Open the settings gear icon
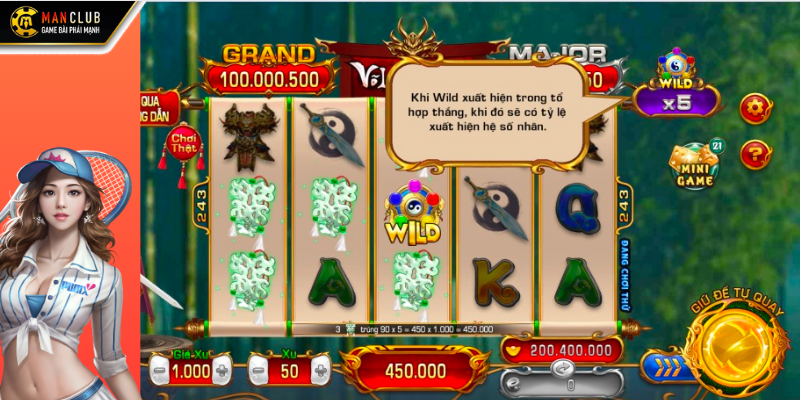The image size is (800, 400). 754,107
